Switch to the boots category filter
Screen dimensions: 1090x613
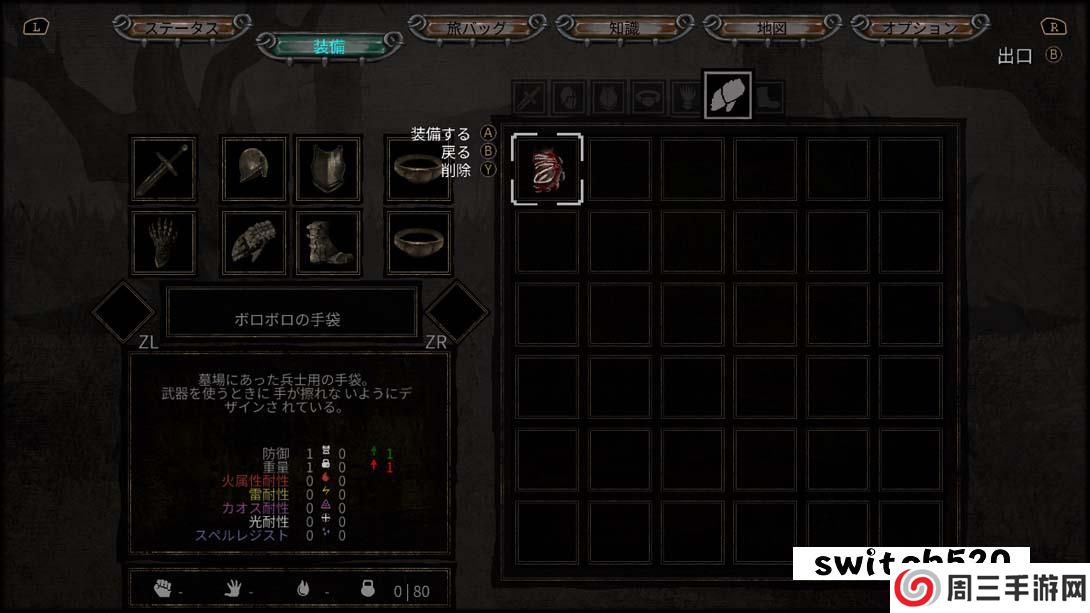coord(768,98)
